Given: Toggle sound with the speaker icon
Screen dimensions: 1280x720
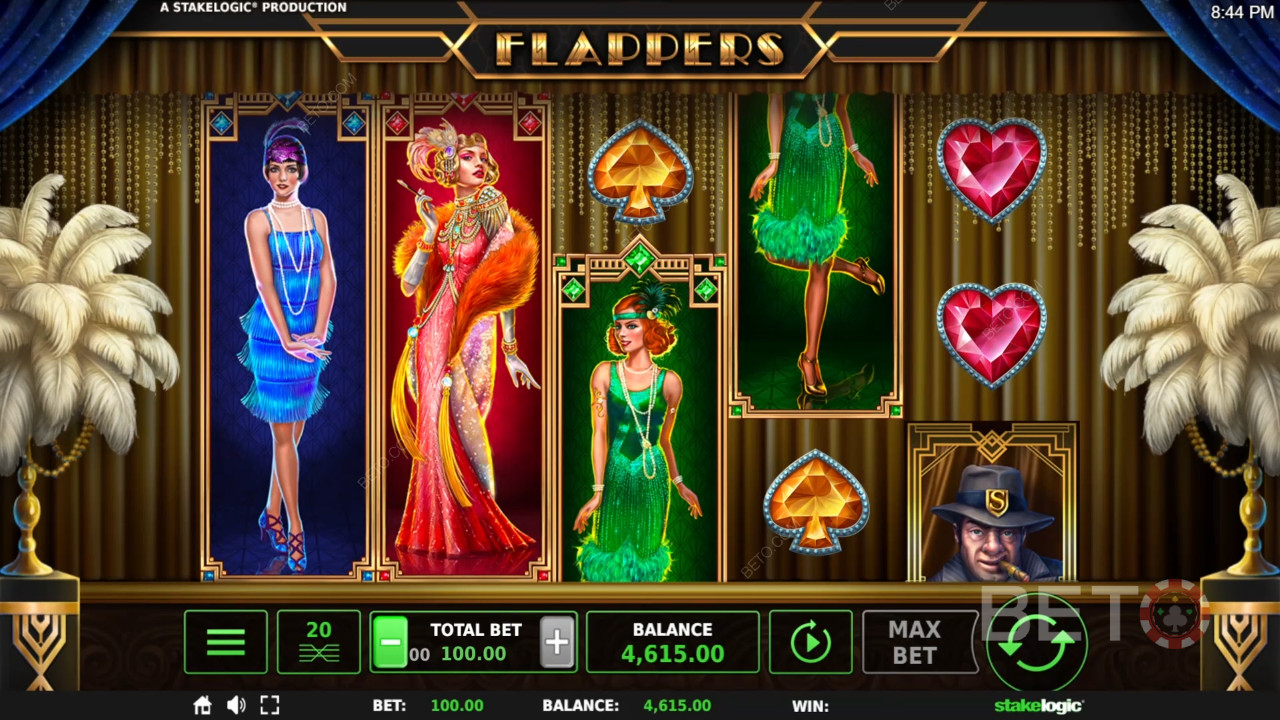Looking at the screenshot, I should tap(236, 705).
